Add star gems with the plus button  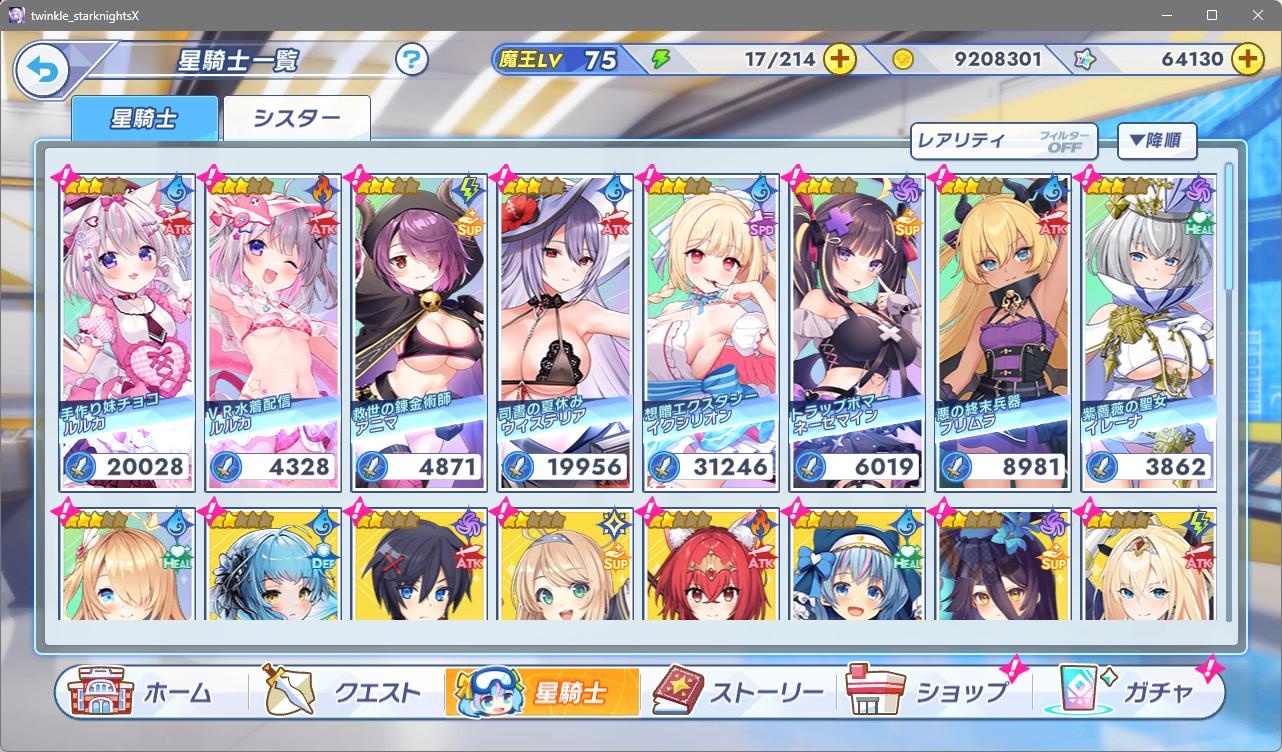1247,59
